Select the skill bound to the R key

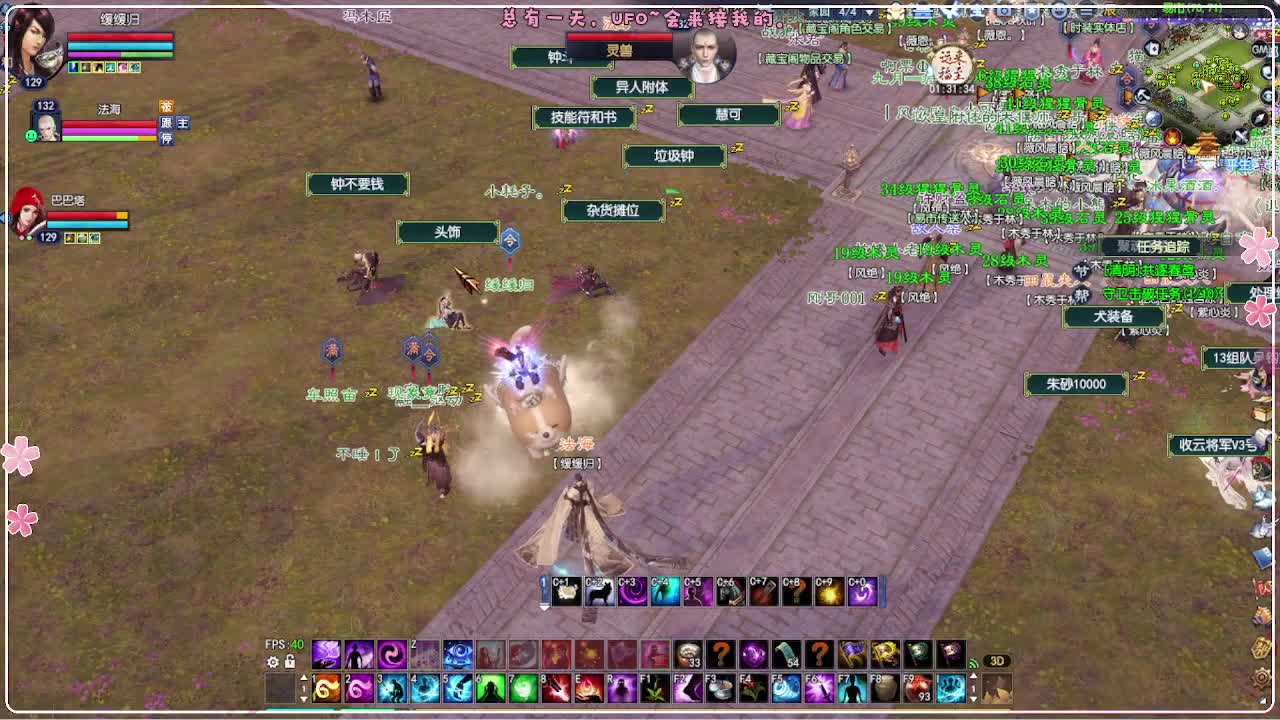coord(622,687)
